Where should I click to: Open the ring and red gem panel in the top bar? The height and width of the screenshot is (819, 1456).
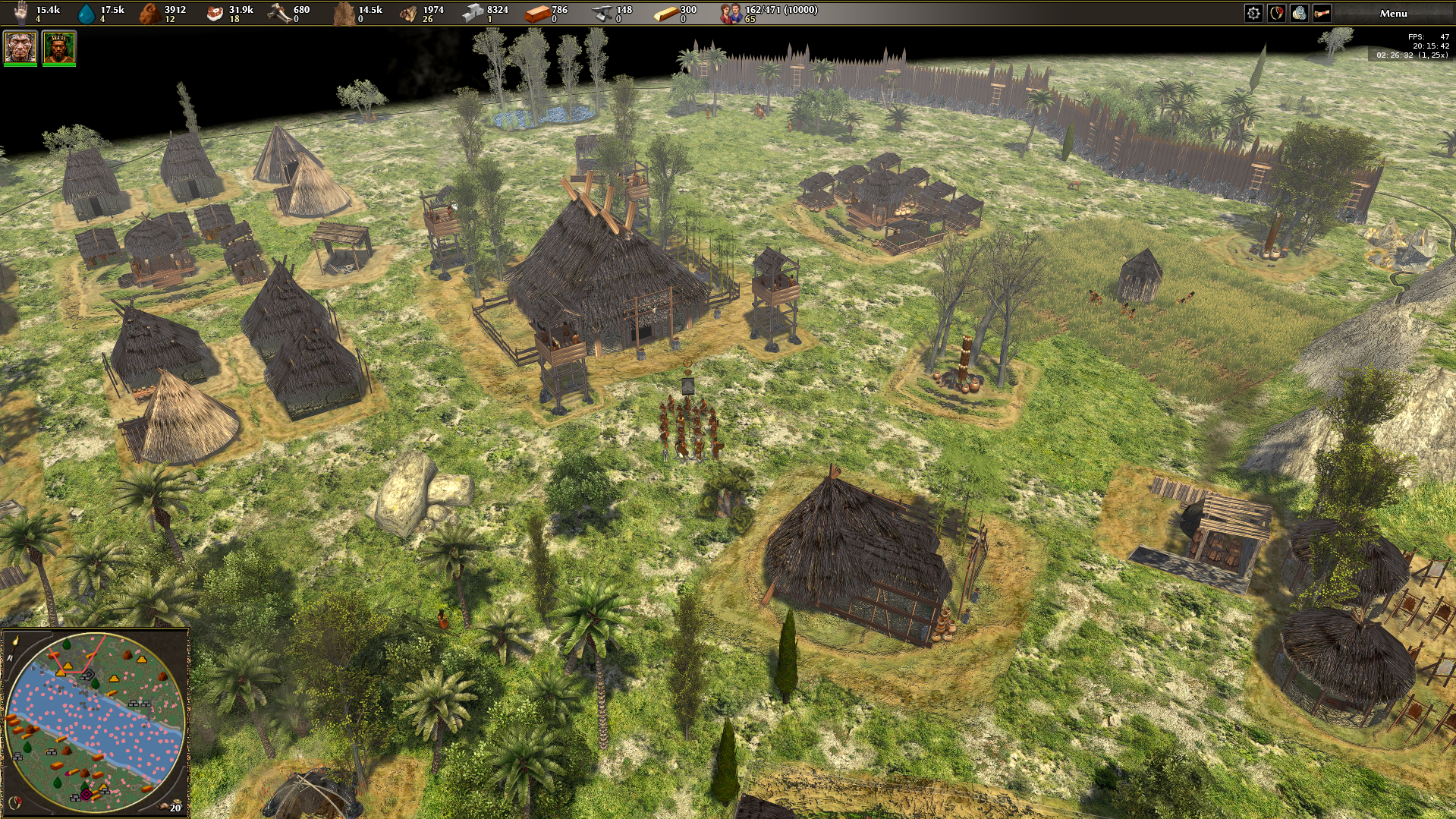1276,13
